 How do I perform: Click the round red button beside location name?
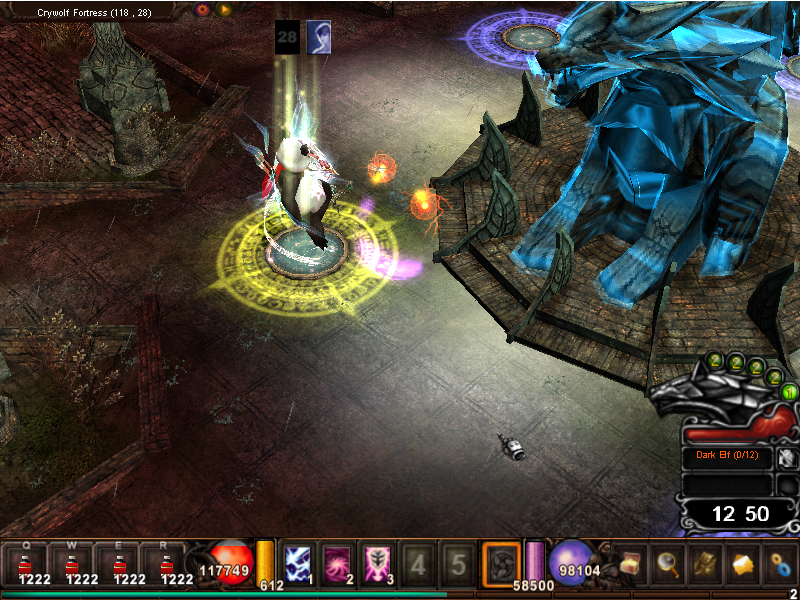tap(203, 9)
